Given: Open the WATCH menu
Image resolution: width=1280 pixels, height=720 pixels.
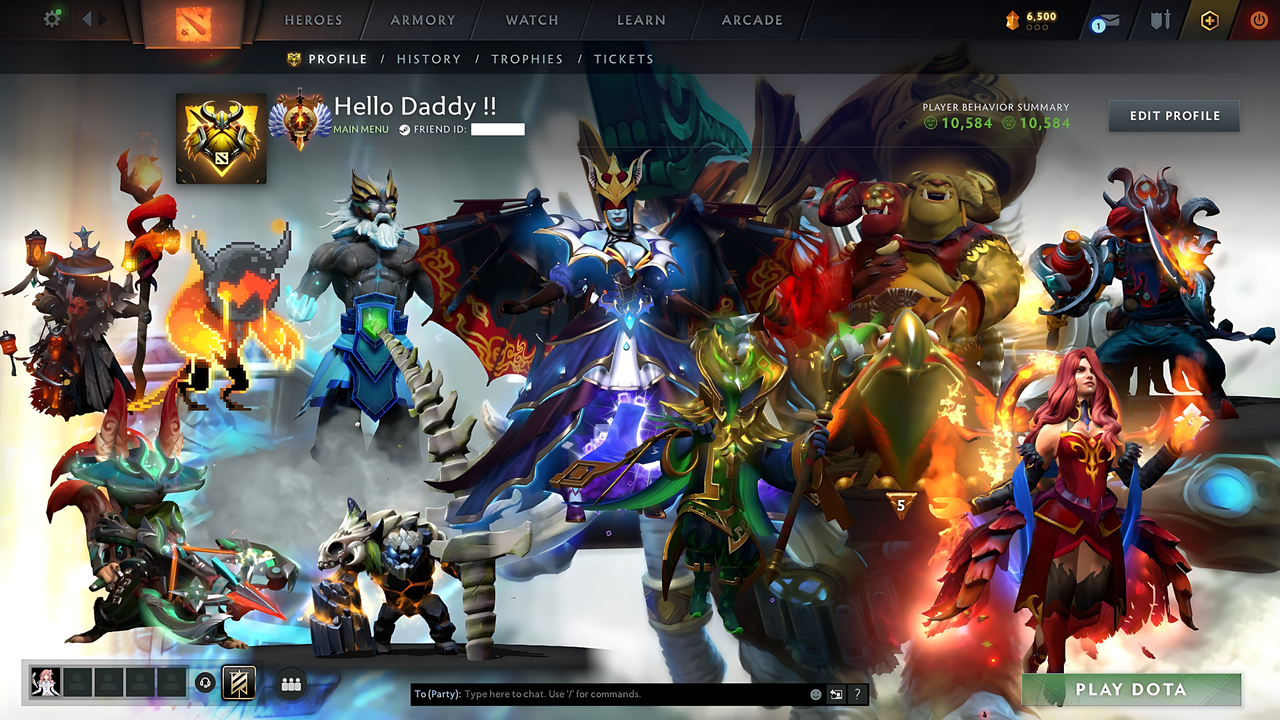Looking at the screenshot, I should point(531,20).
